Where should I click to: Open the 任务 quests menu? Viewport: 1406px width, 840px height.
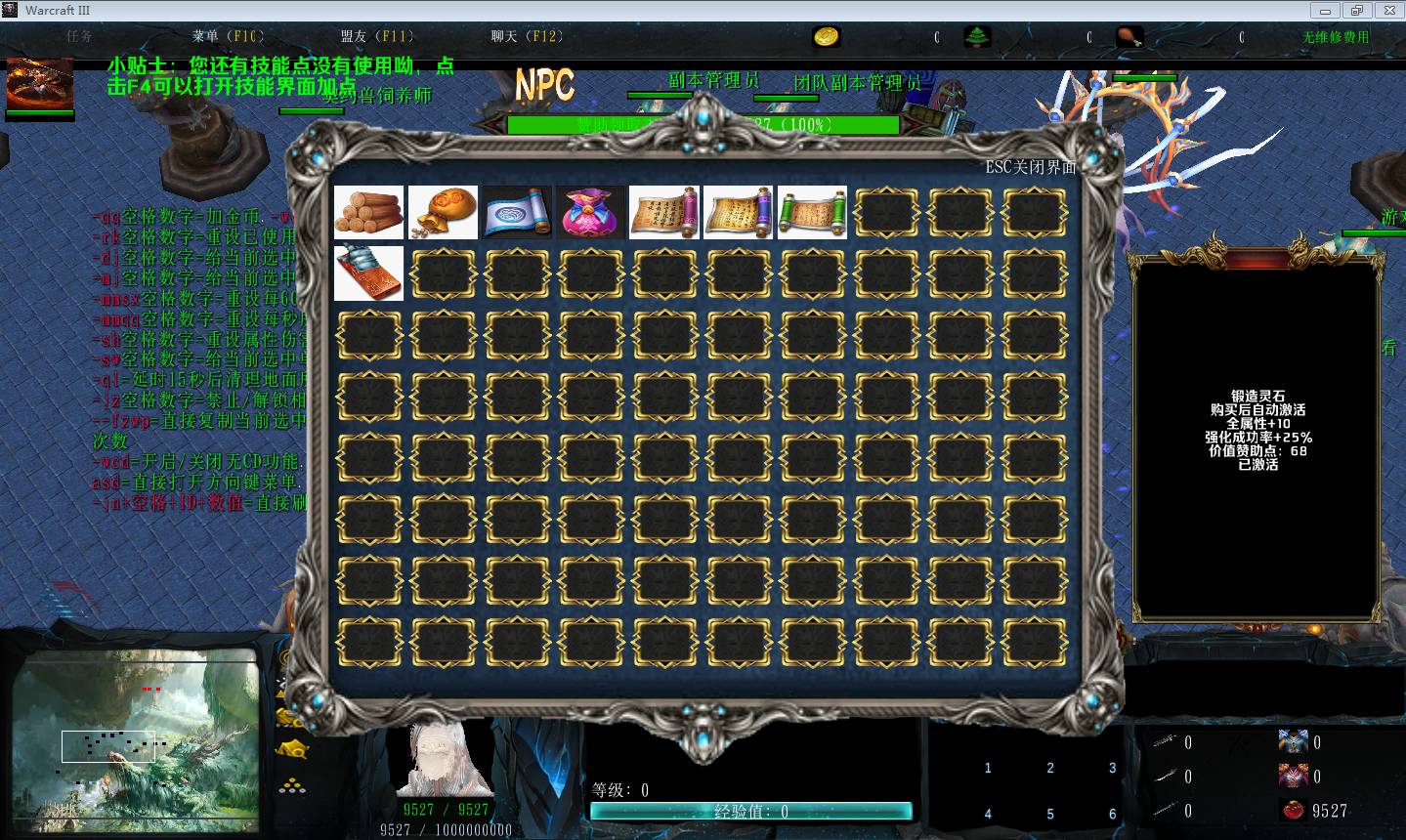click(x=80, y=36)
